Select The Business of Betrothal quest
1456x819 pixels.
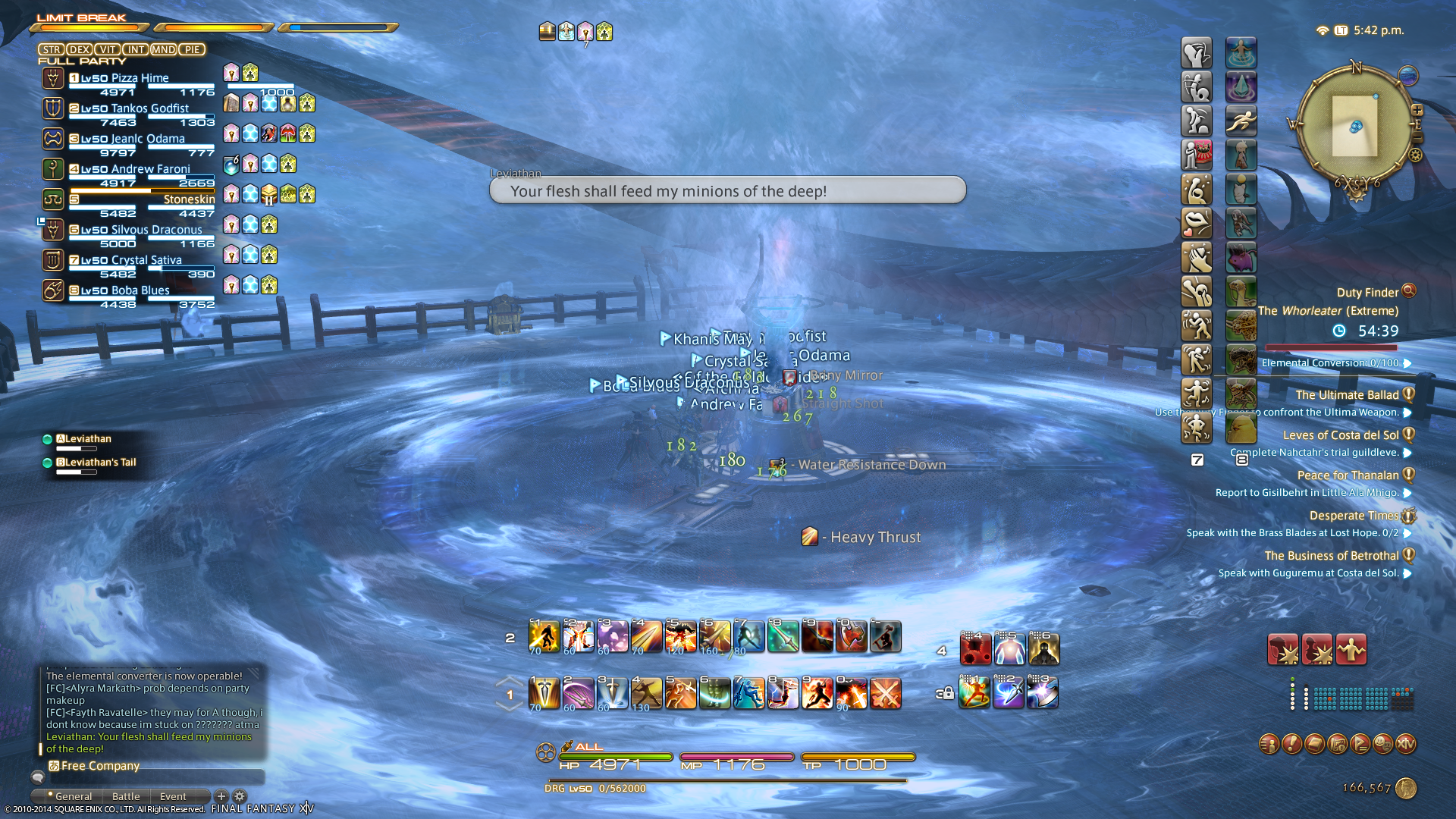(1331, 556)
